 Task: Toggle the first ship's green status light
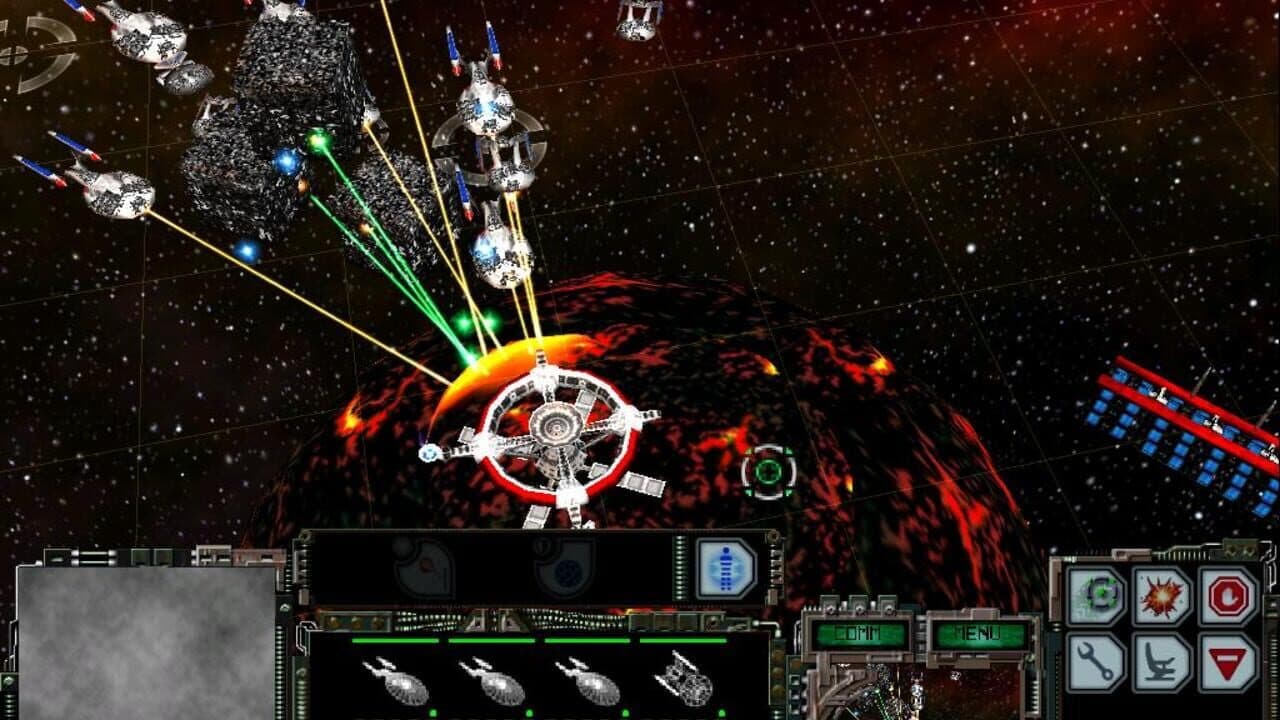tap(432, 712)
